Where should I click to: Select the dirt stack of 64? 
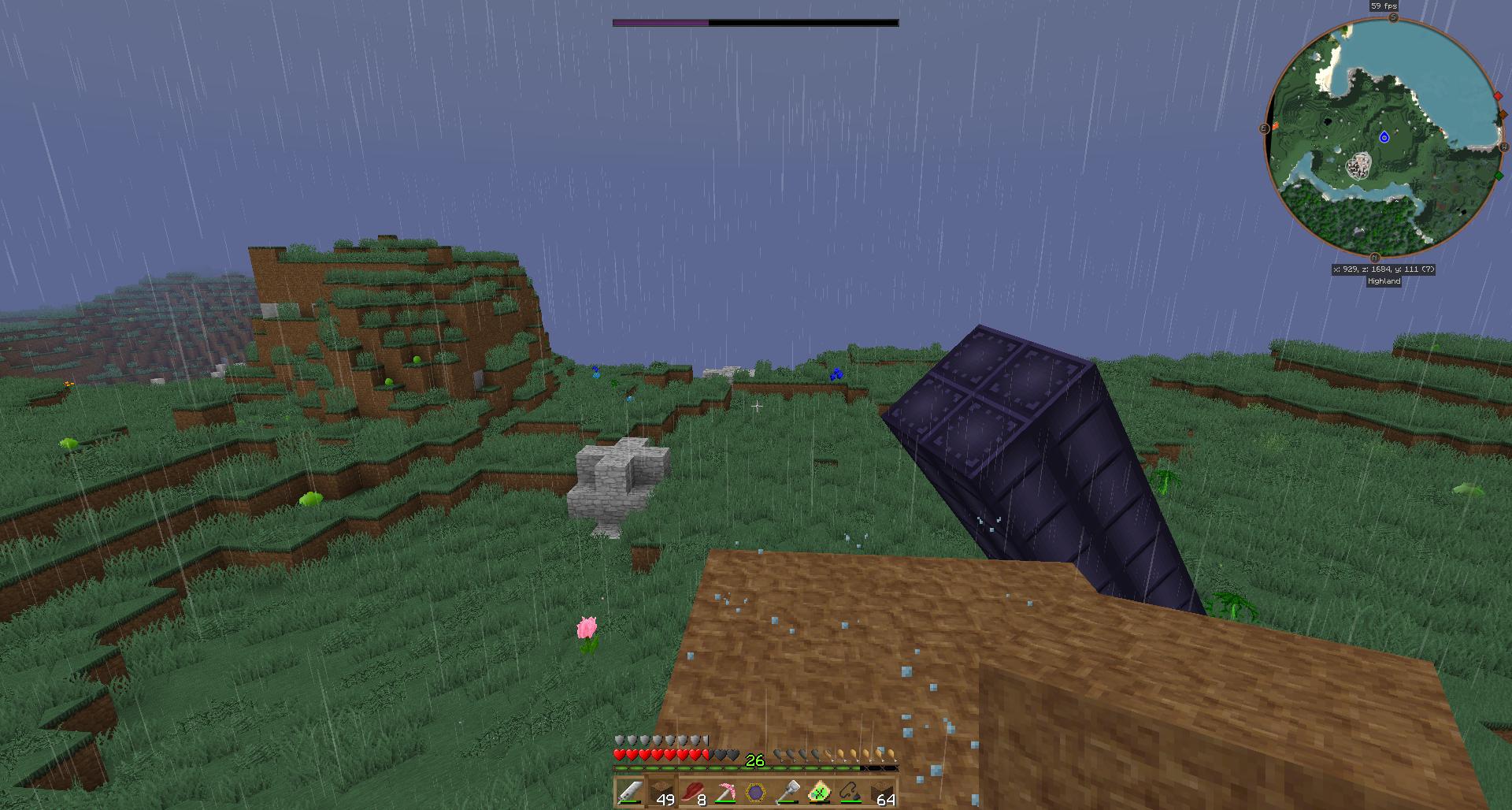881,792
